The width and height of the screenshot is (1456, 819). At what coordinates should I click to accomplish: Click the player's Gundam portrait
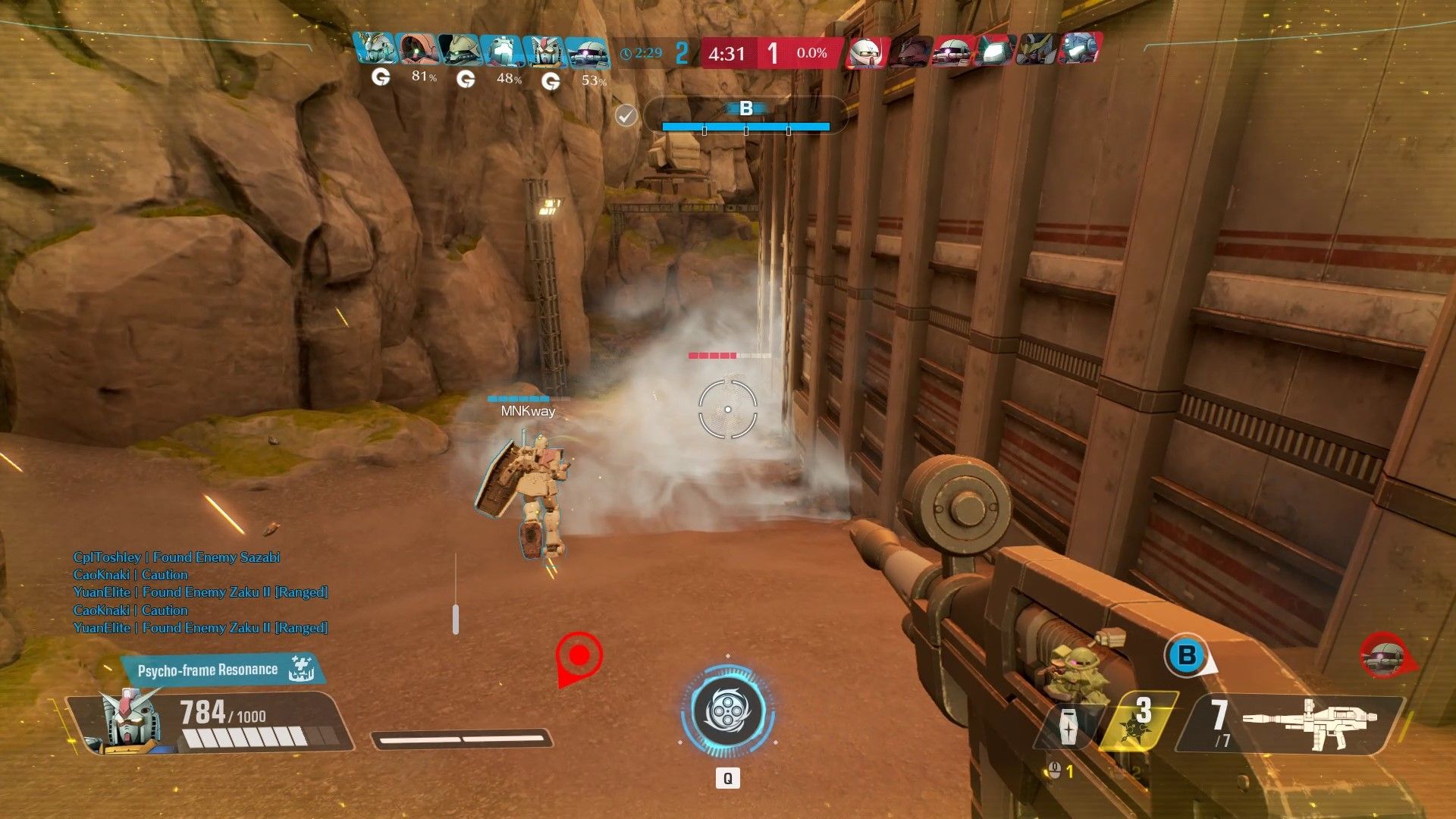coord(129,720)
